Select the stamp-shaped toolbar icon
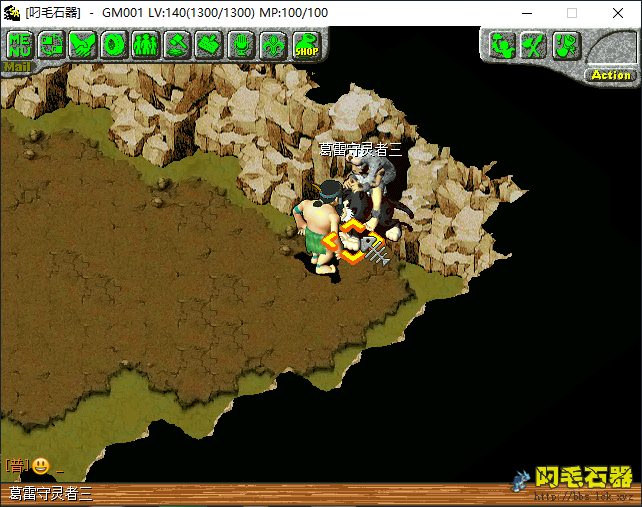The image size is (642, 507). coord(208,44)
